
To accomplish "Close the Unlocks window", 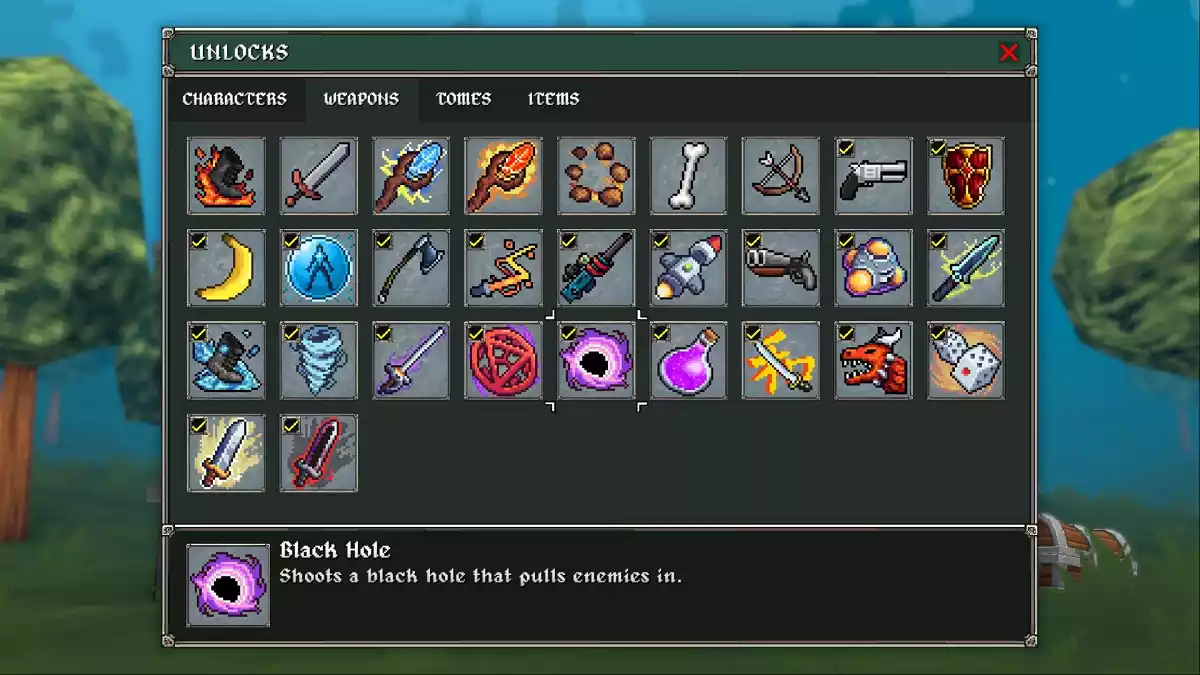I will click(x=1008, y=53).
